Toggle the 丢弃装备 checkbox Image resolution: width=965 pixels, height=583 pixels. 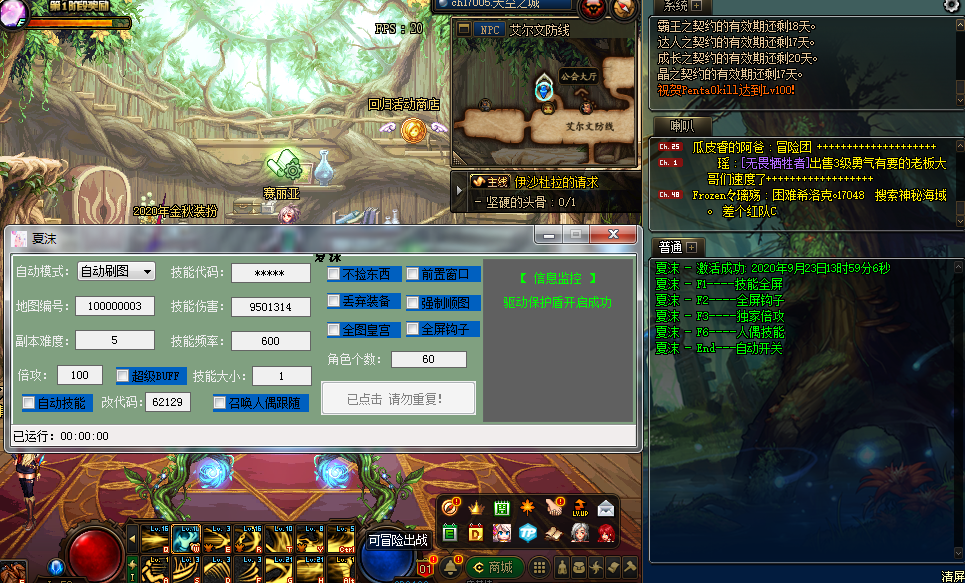(x=334, y=302)
